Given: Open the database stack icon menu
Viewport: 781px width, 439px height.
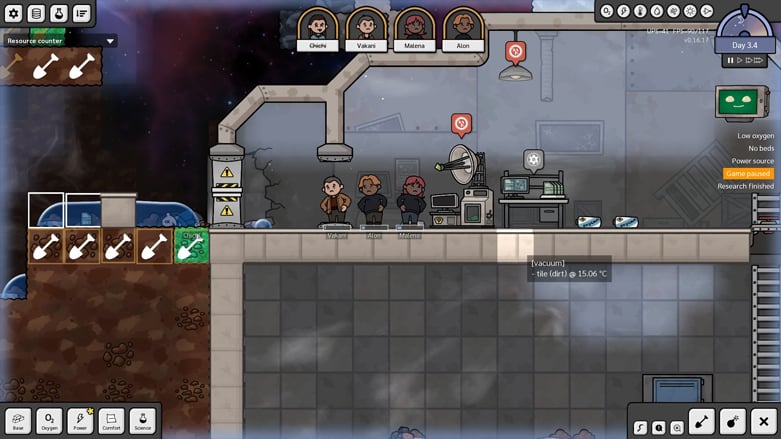Looking at the screenshot, I should [36, 13].
